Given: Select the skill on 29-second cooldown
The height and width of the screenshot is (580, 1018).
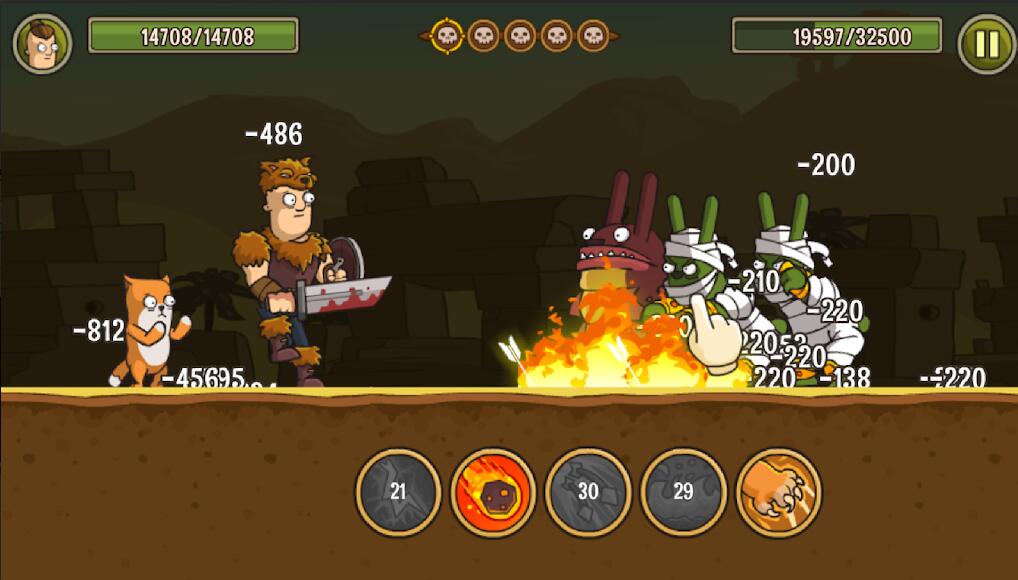Looking at the screenshot, I should pos(683,492).
